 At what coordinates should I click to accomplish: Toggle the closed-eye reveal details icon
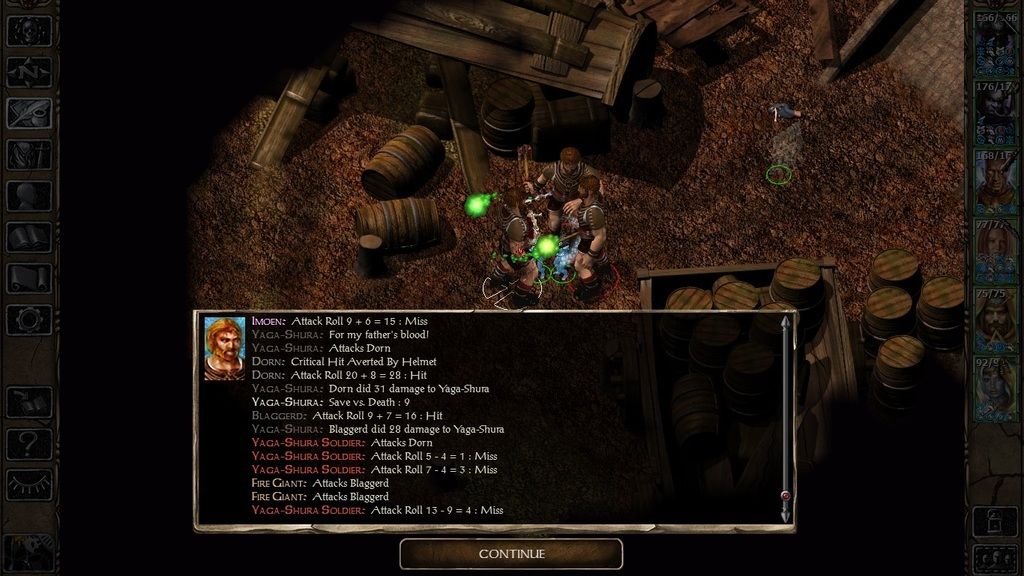(28, 485)
